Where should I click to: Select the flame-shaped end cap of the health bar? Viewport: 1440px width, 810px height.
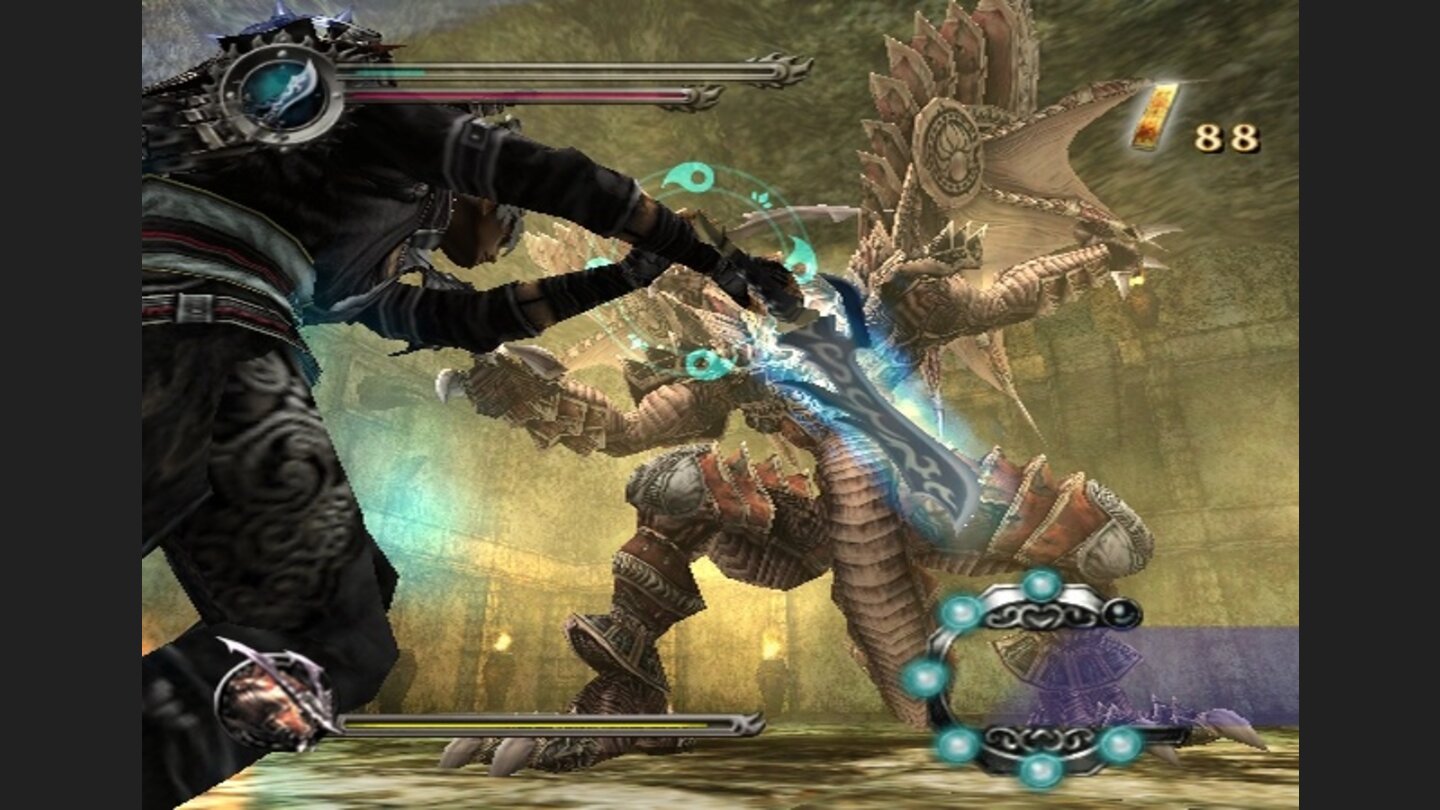pyautogui.click(x=790, y=70)
